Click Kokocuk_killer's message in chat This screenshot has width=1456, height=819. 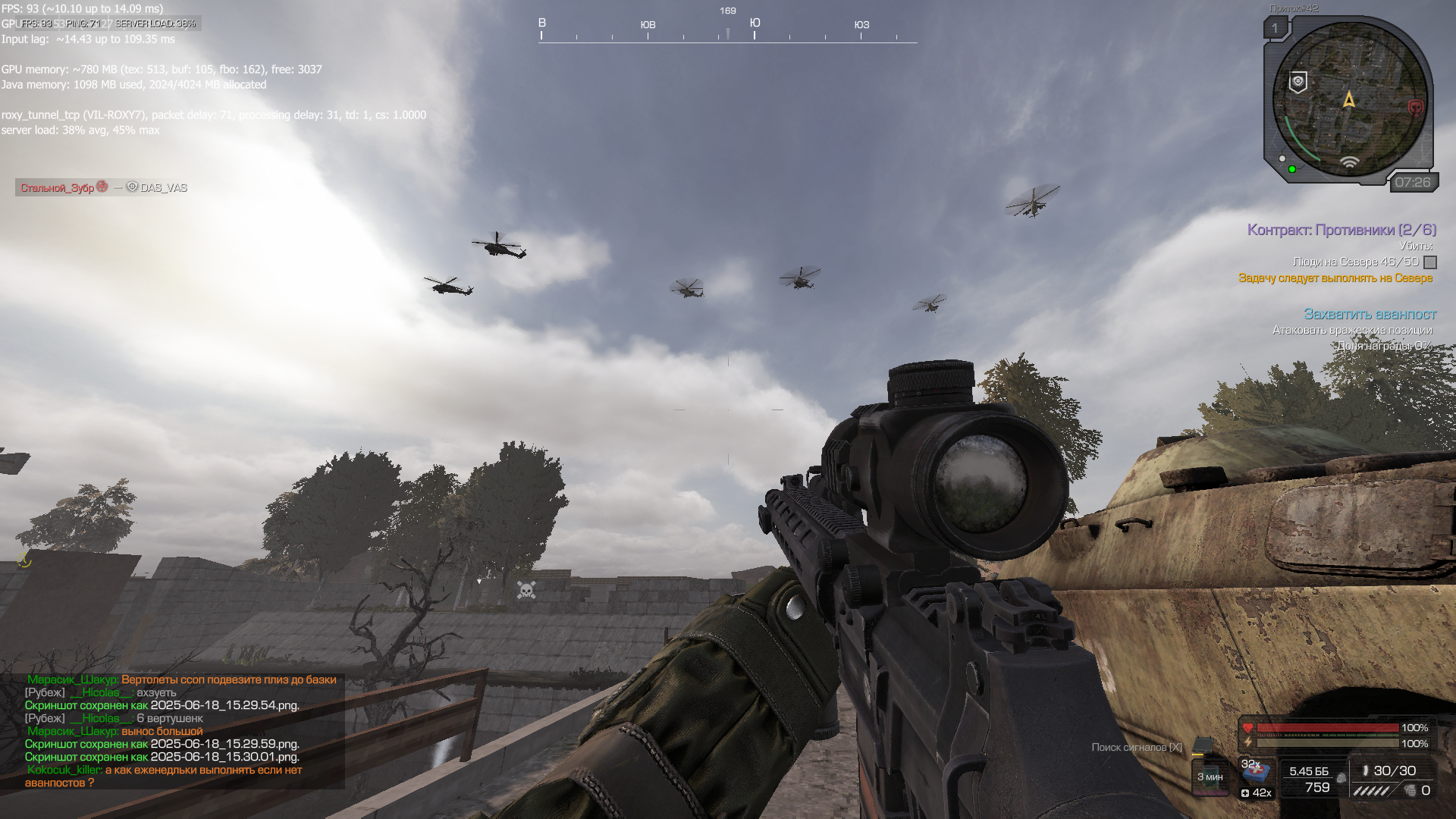[x=164, y=776]
